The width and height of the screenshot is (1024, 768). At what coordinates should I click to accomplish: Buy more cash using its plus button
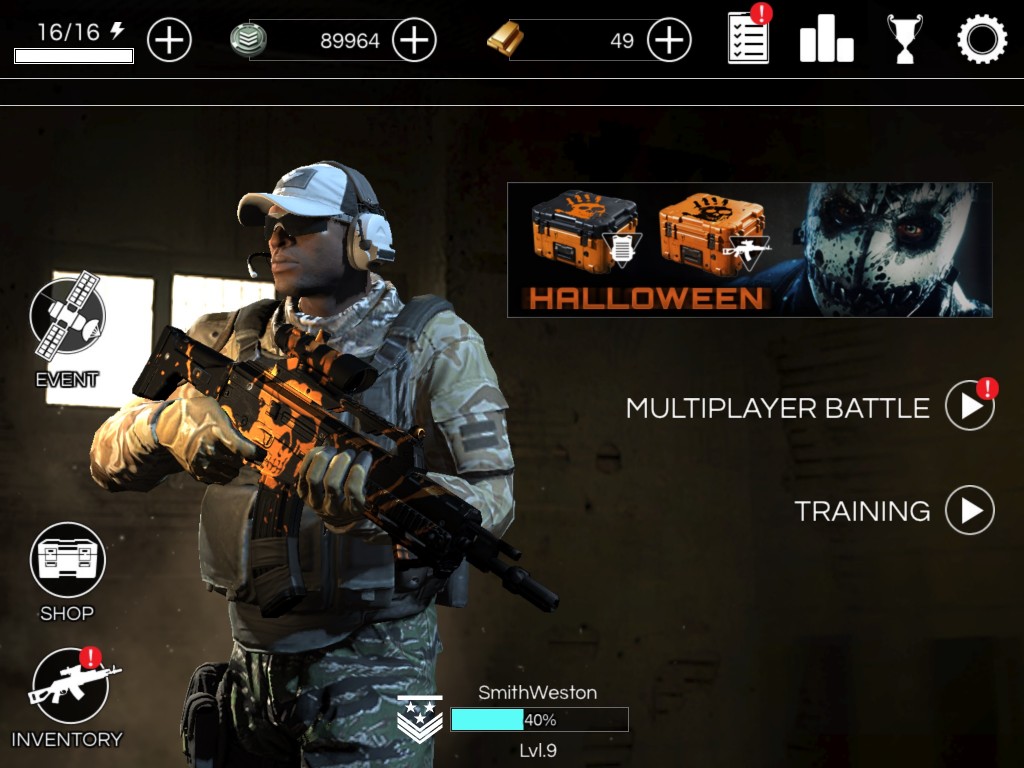coord(414,41)
